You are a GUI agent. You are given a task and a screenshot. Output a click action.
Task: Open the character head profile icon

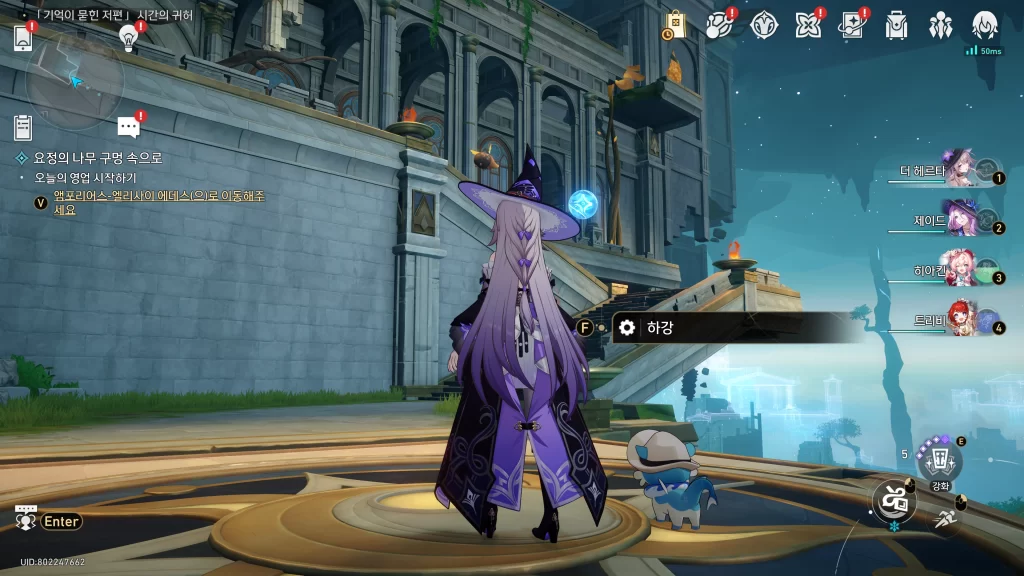[x=985, y=25]
